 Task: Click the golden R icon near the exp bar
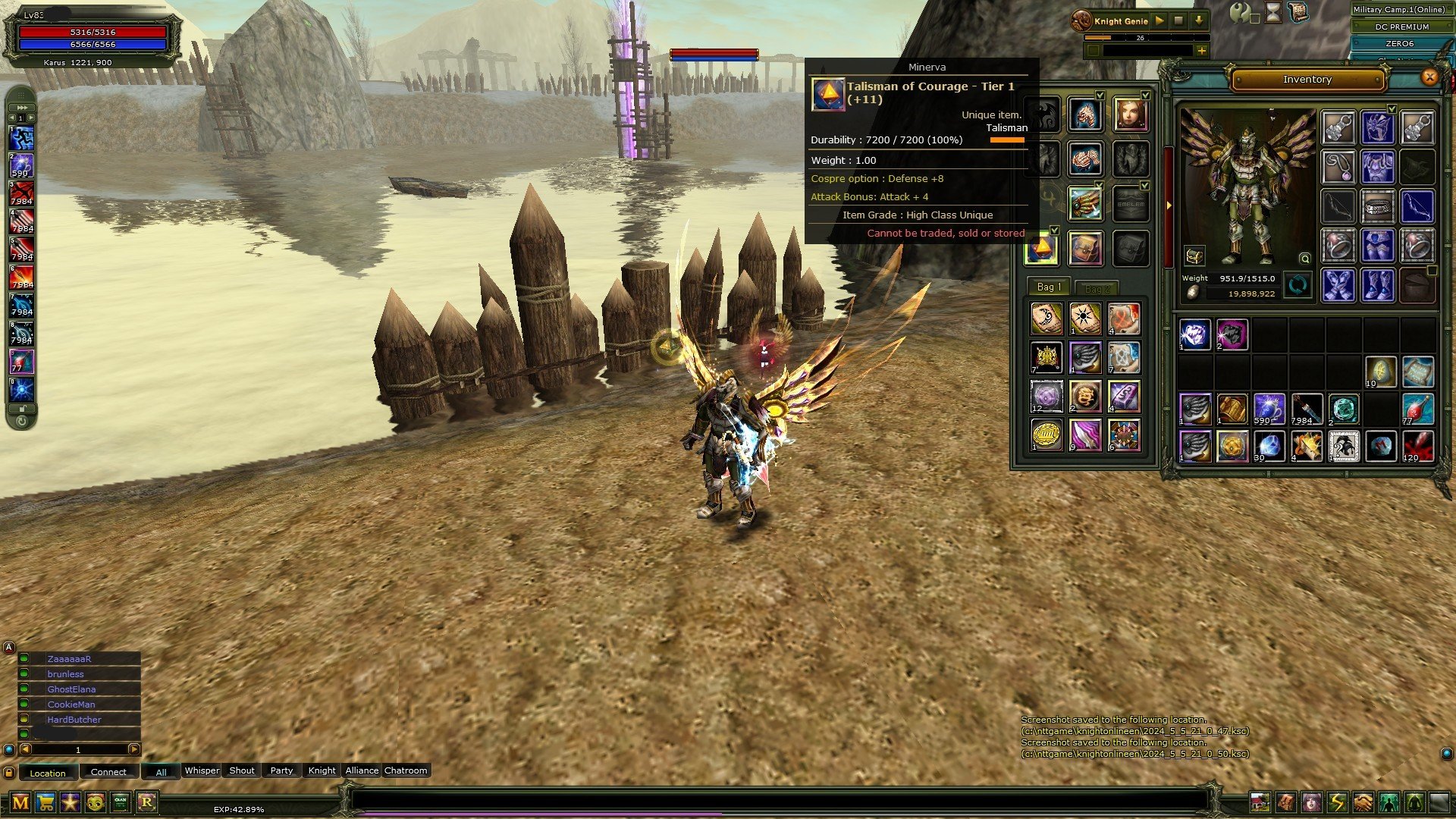pyautogui.click(x=147, y=802)
